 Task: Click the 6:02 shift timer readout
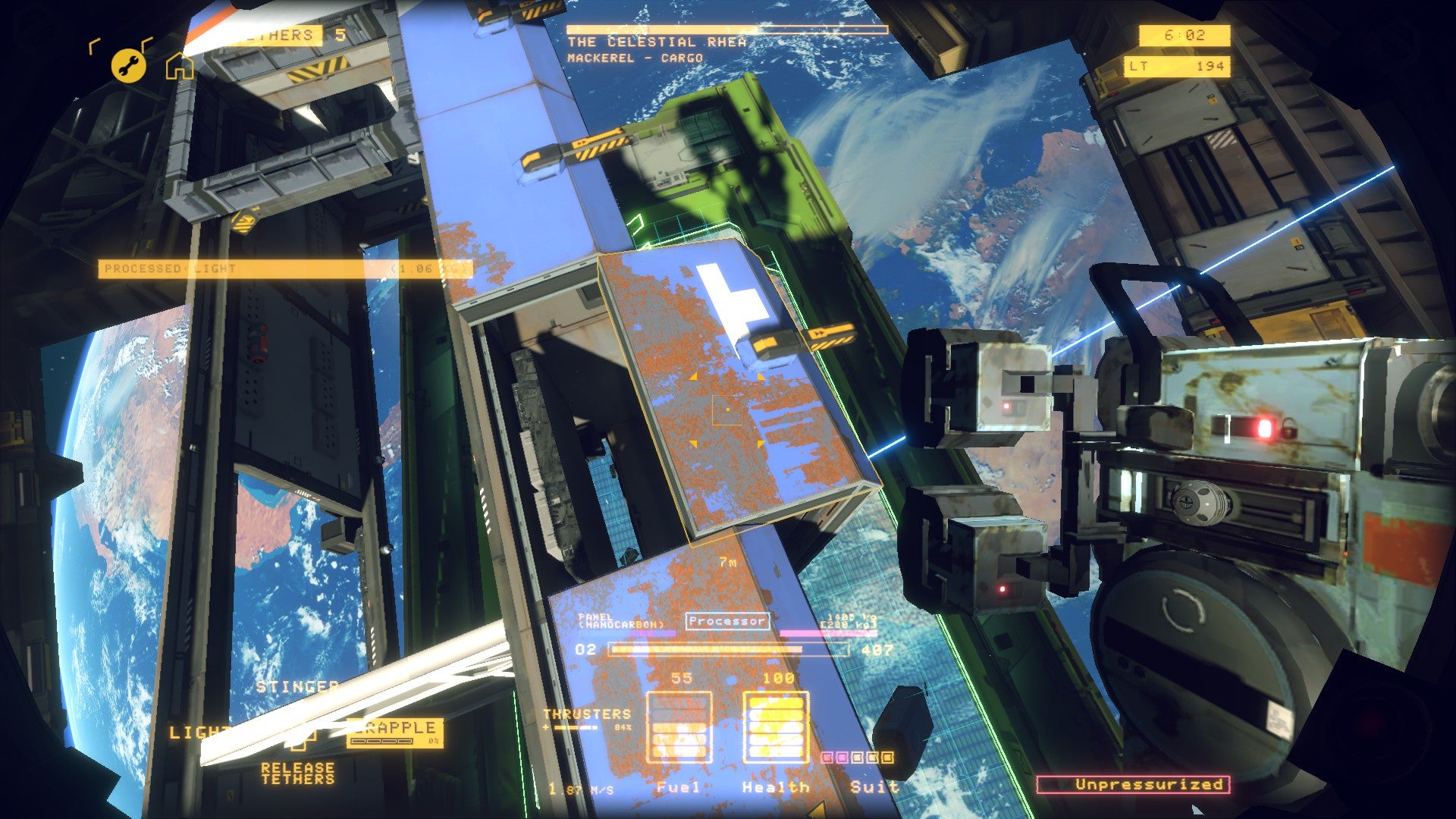click(1183, 33)
